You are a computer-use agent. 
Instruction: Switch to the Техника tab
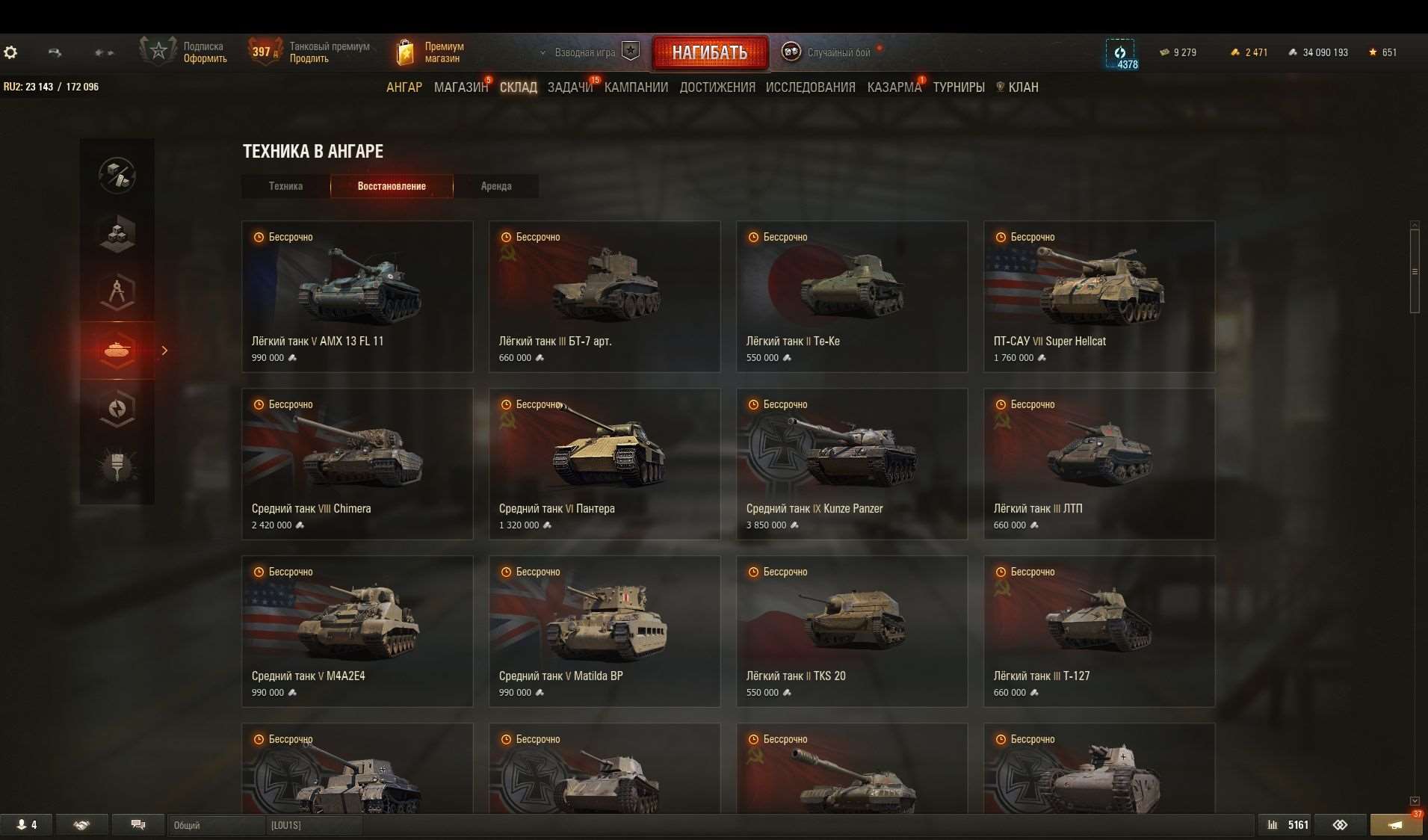click(x=285, y=186)
